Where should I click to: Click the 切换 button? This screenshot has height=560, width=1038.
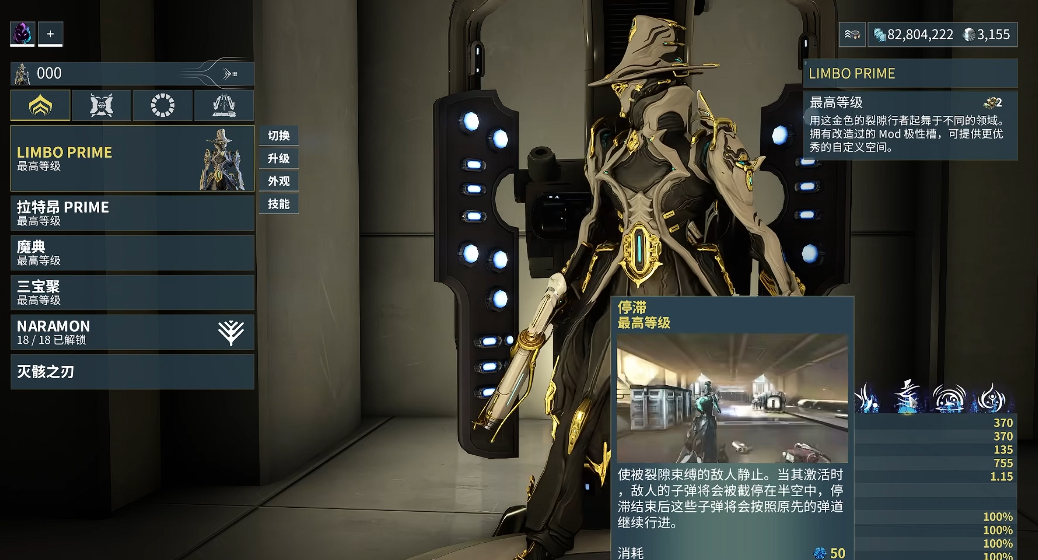point(279,136)
